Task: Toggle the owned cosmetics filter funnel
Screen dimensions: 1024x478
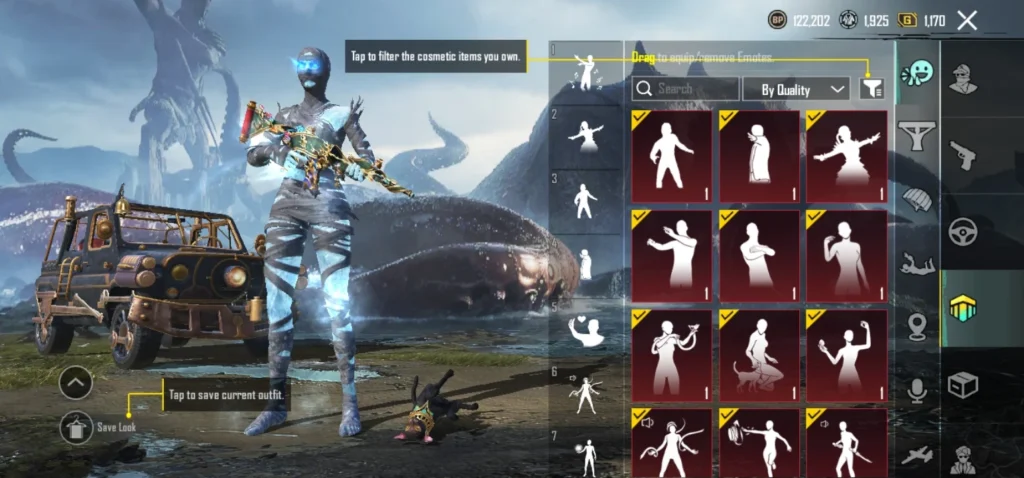Action: coord(872,89)
